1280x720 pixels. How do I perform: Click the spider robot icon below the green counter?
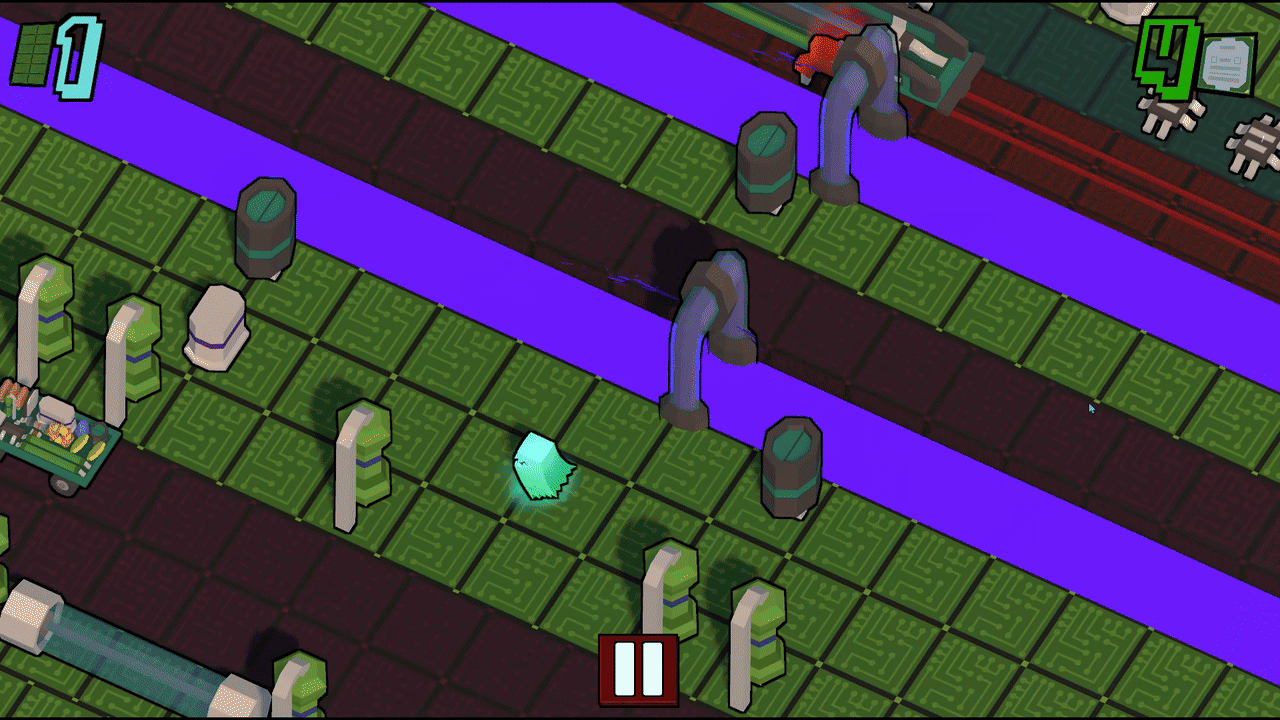pyautogui.click(x=1168, y=117)
